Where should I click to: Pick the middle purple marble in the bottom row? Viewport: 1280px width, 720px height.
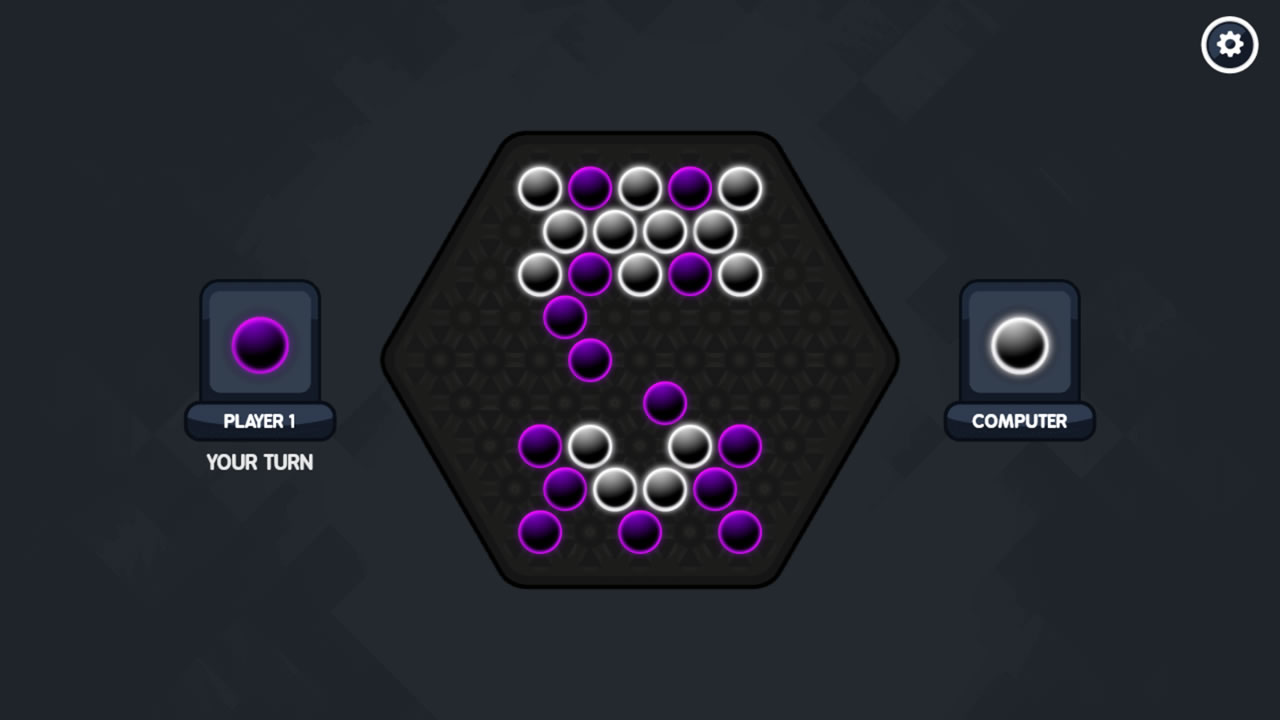[x=640, y=532]
